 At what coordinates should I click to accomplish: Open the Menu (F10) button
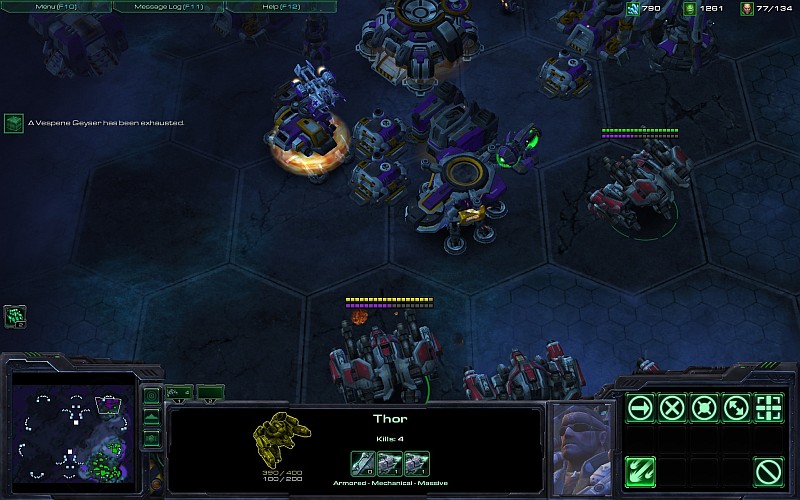pyautogui.click(x=56, y=6)
